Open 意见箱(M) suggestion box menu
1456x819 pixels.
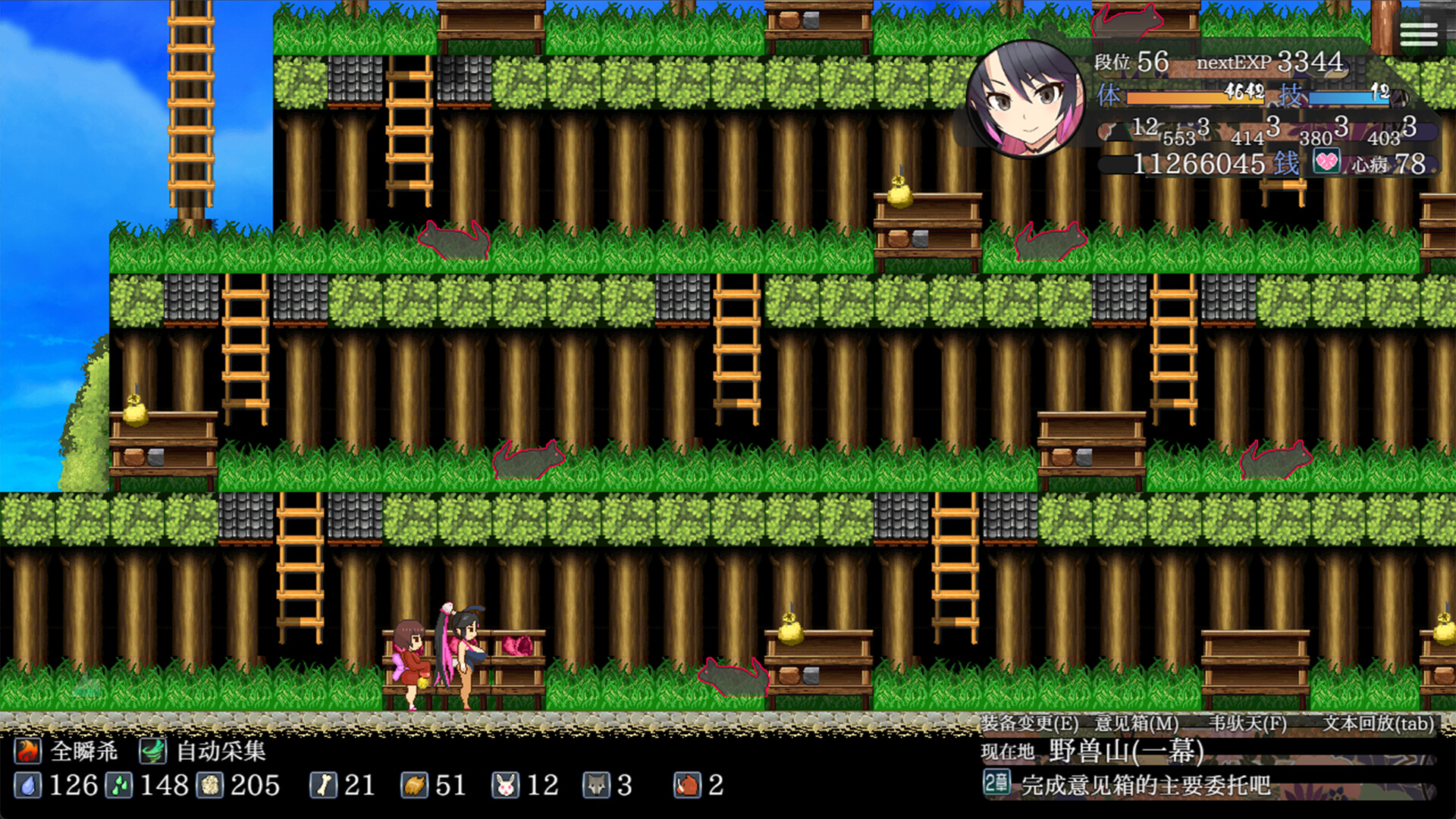click(x=1137, y=725)
